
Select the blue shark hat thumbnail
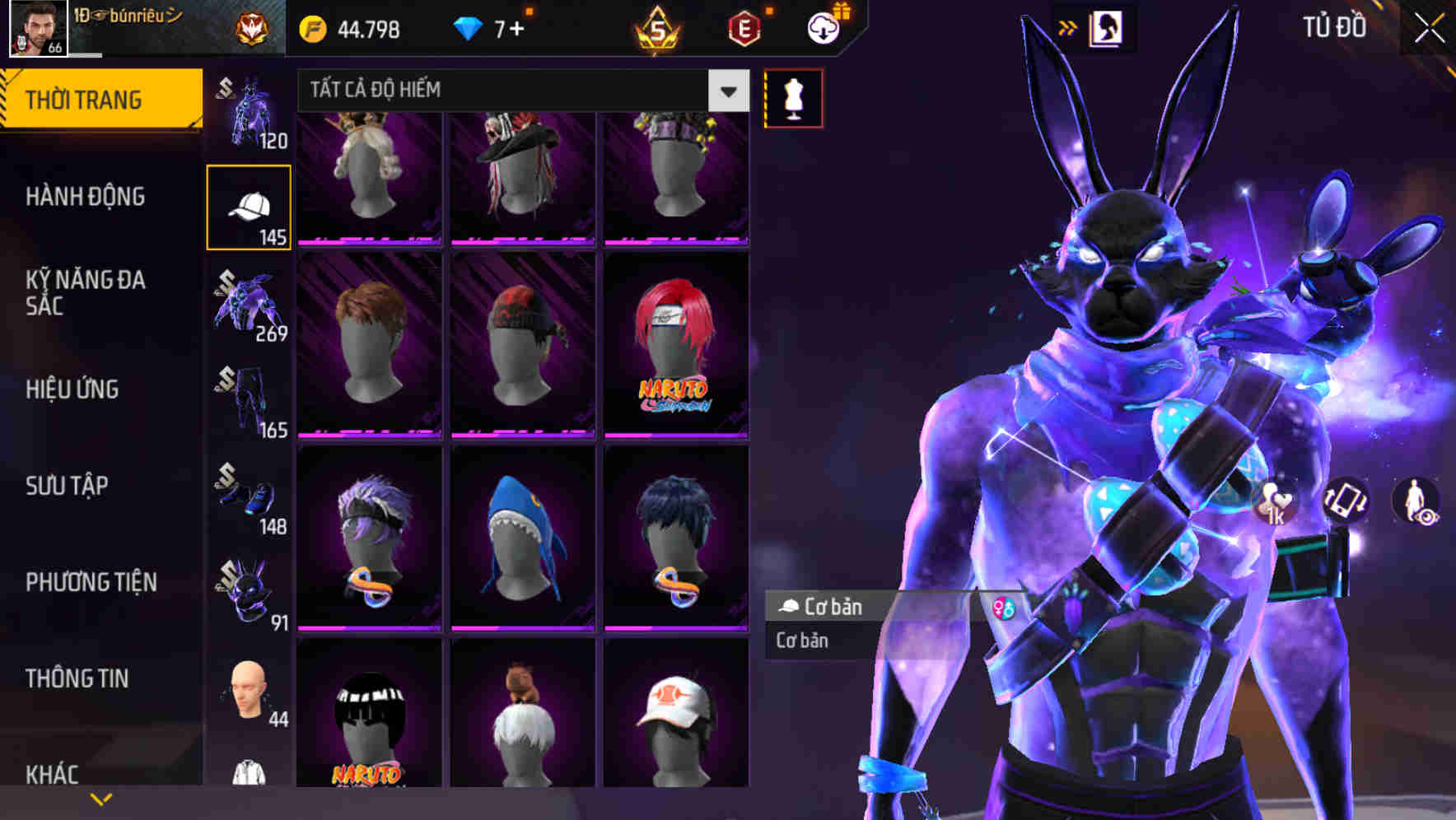(x=522, y=535)
